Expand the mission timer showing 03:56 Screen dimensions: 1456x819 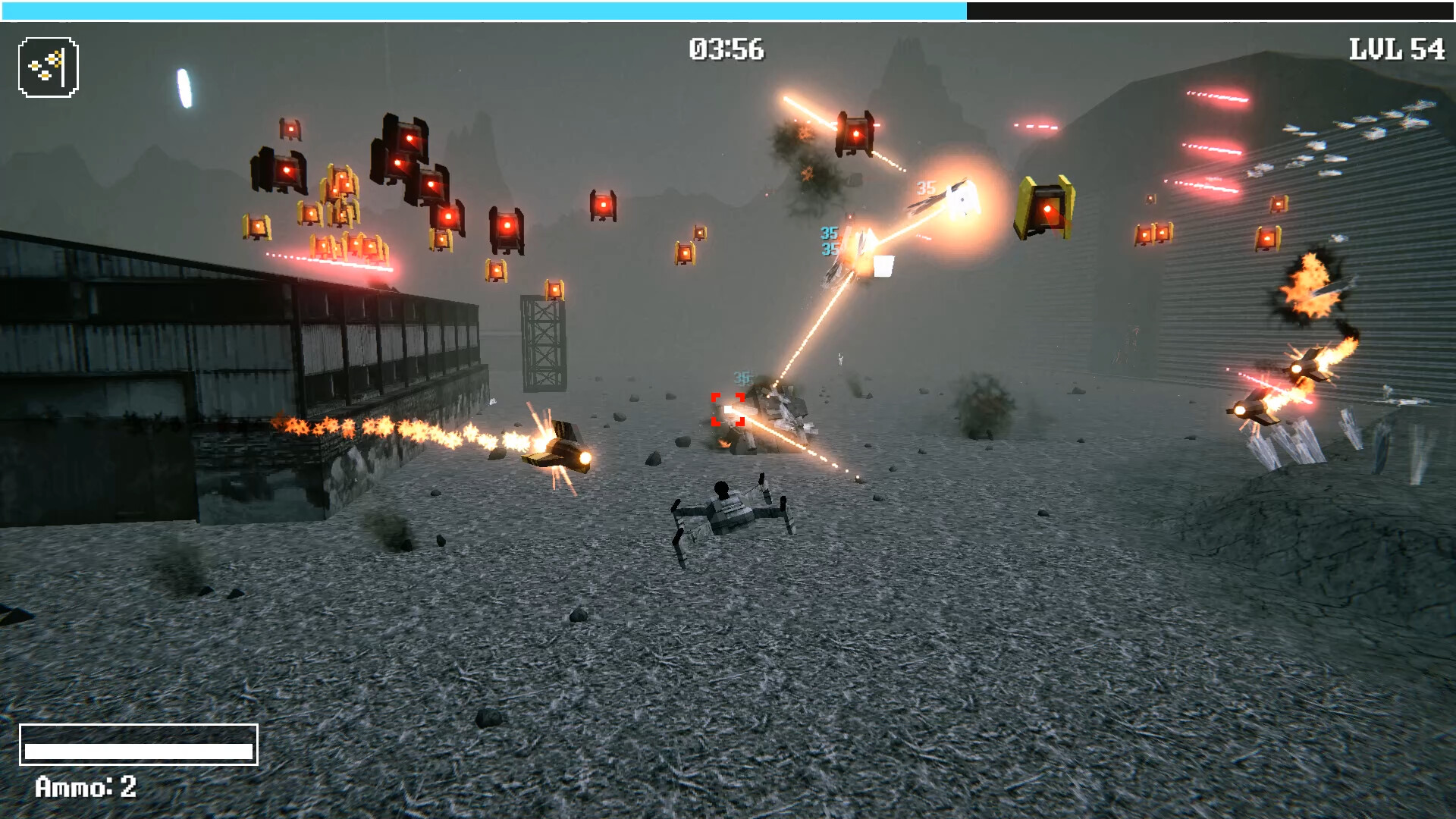[x=726, y=48]
